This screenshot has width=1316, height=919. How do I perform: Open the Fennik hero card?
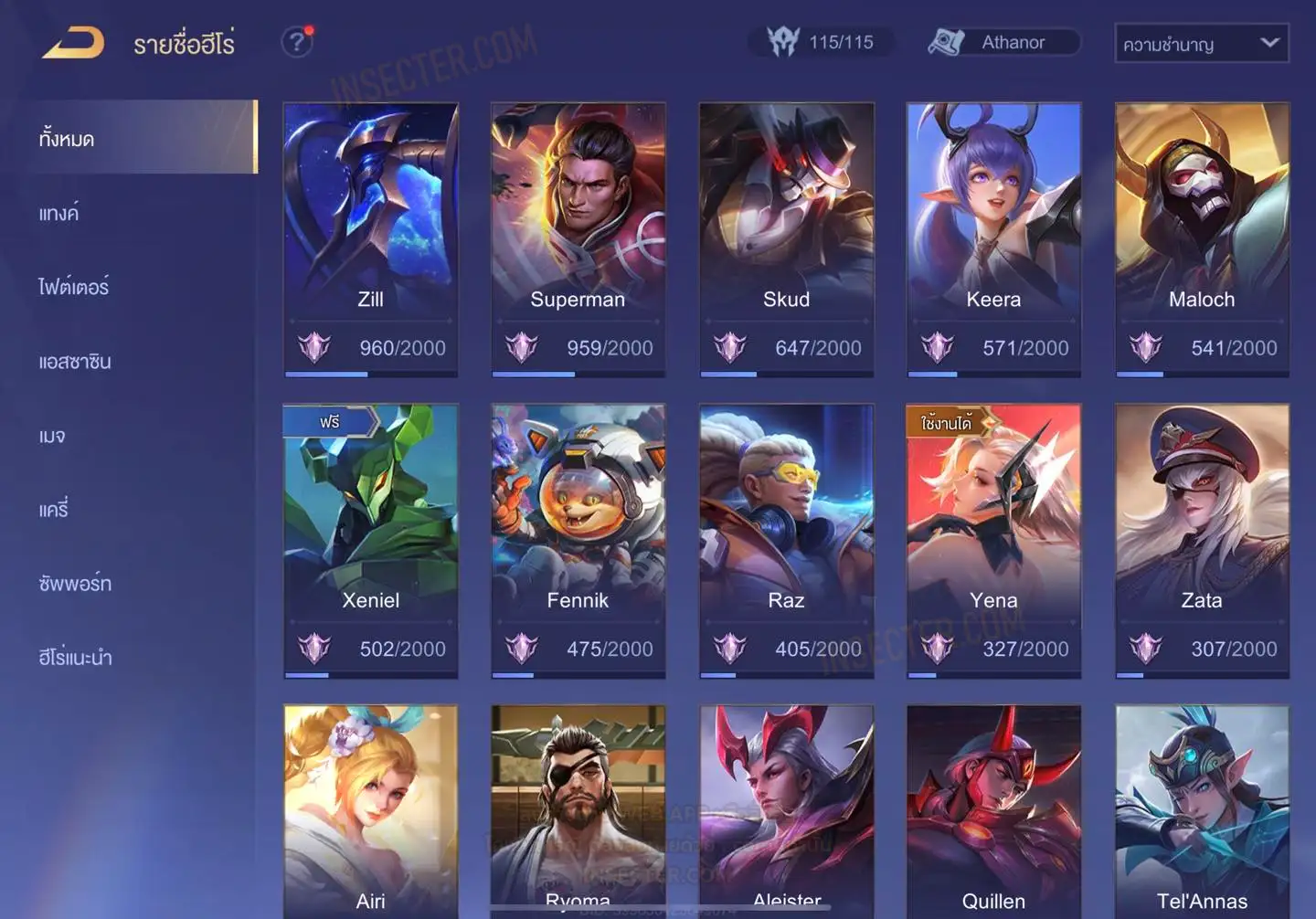pyautogui.click(x=578, y=539)
